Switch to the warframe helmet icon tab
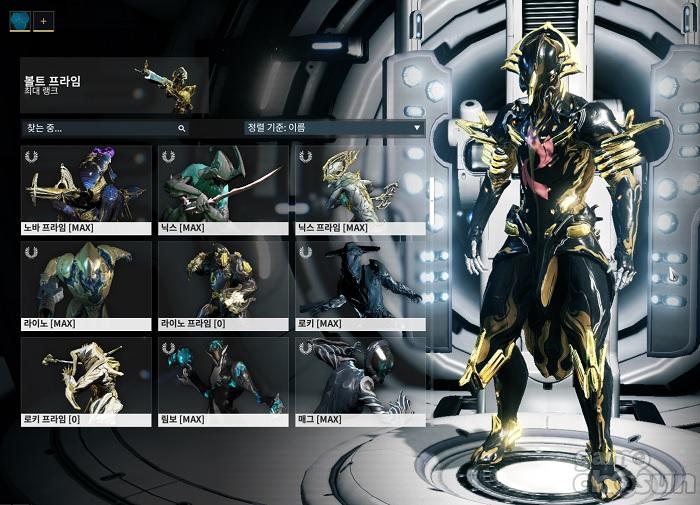Image resolution: width=700 pixels, height=505 pixels. click(20, 21)
